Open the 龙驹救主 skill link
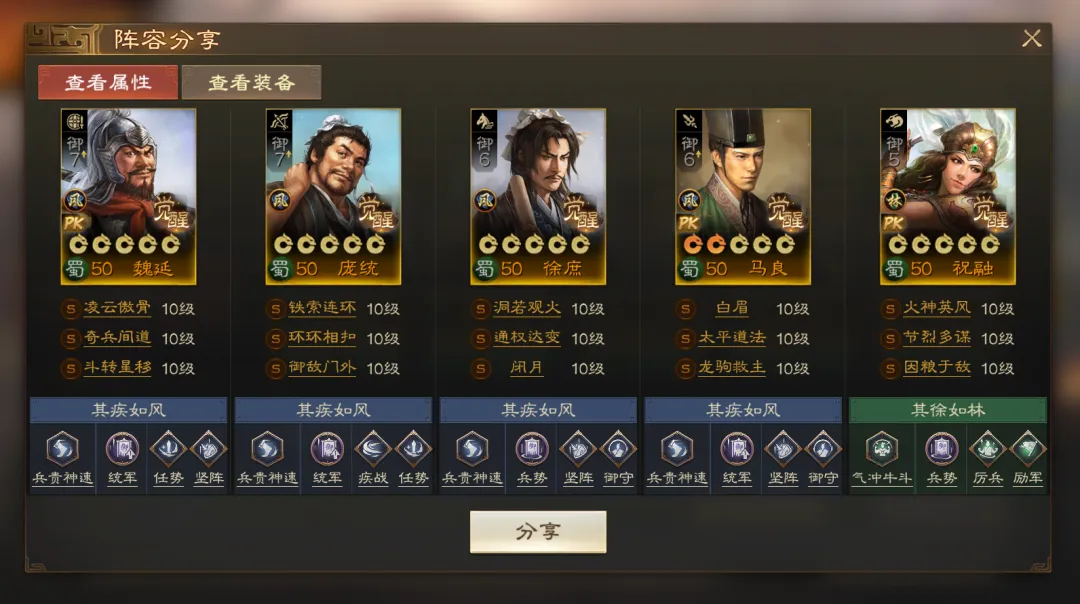1080x604 pixels. [x=732, y=368]
